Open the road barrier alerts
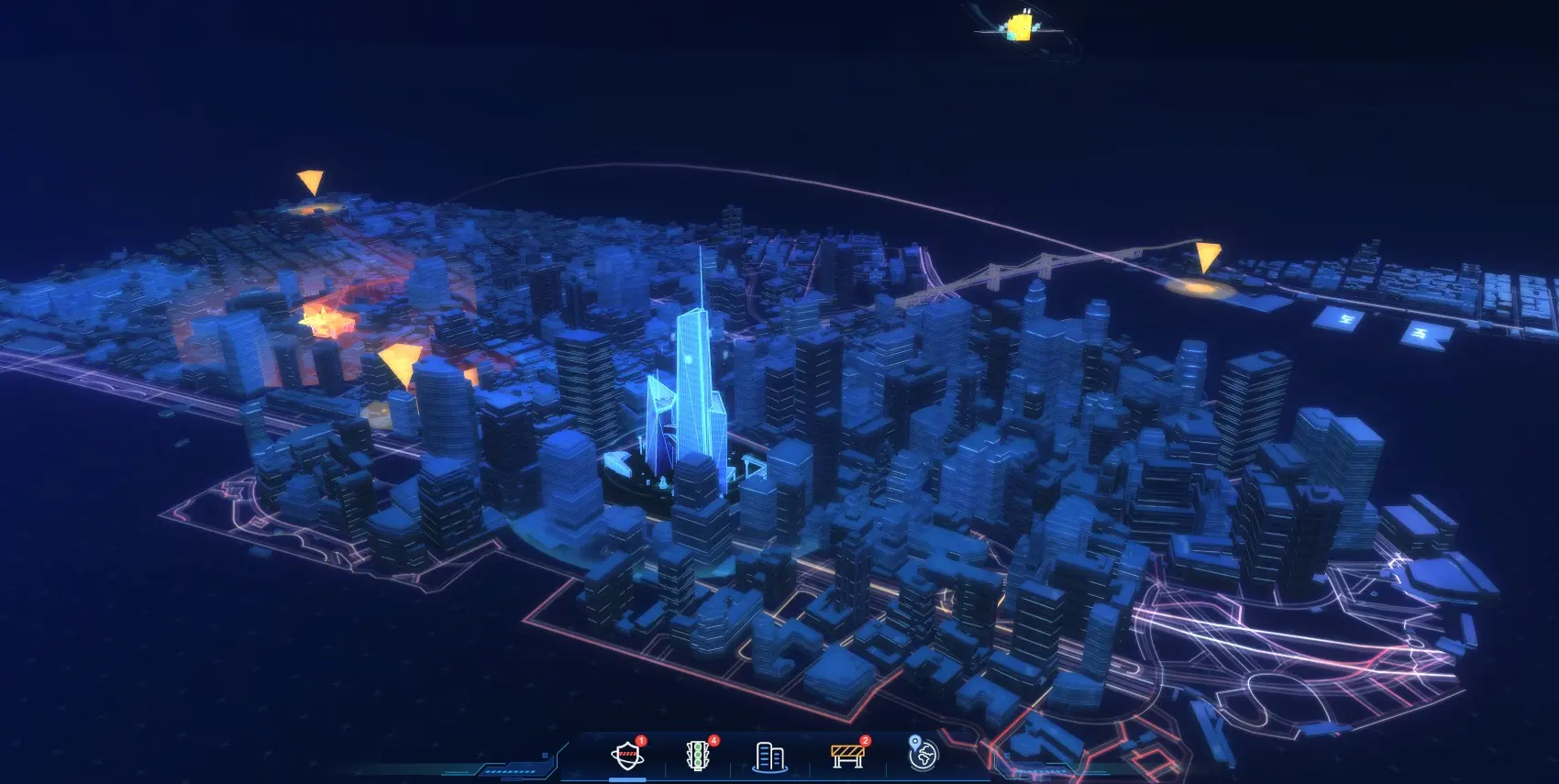The width and height of the screenshot is (1559, 784). pyautogui.click(x=846, y=756)
